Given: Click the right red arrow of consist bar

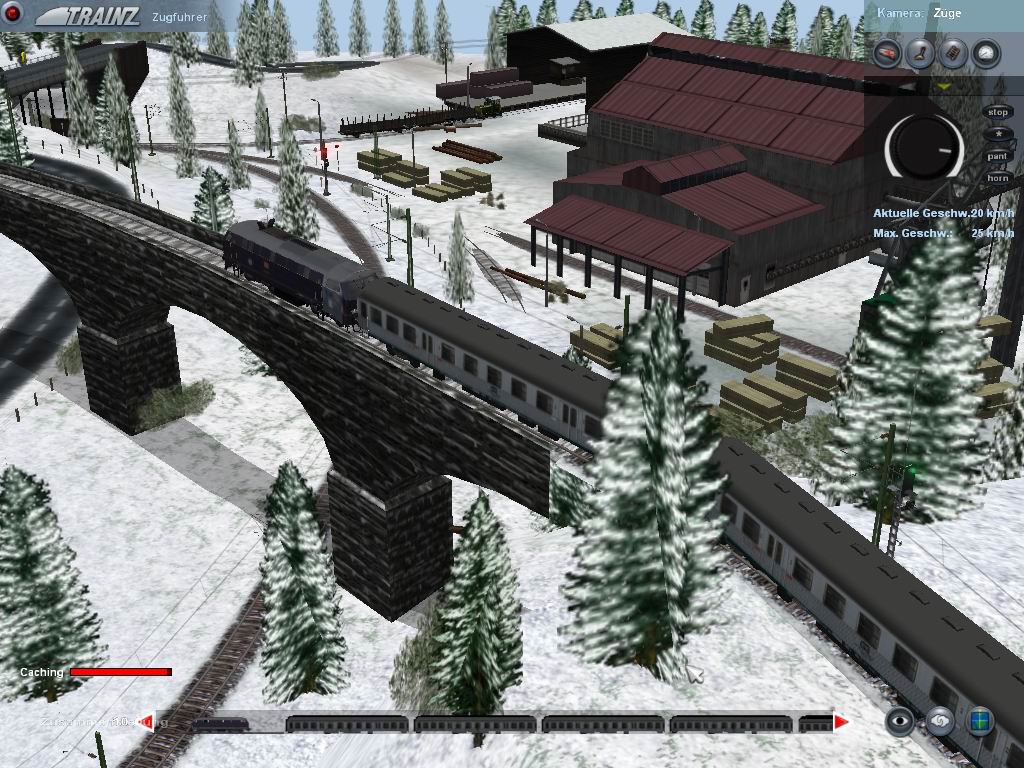Looking at the screenshot, I should (842, 721).
